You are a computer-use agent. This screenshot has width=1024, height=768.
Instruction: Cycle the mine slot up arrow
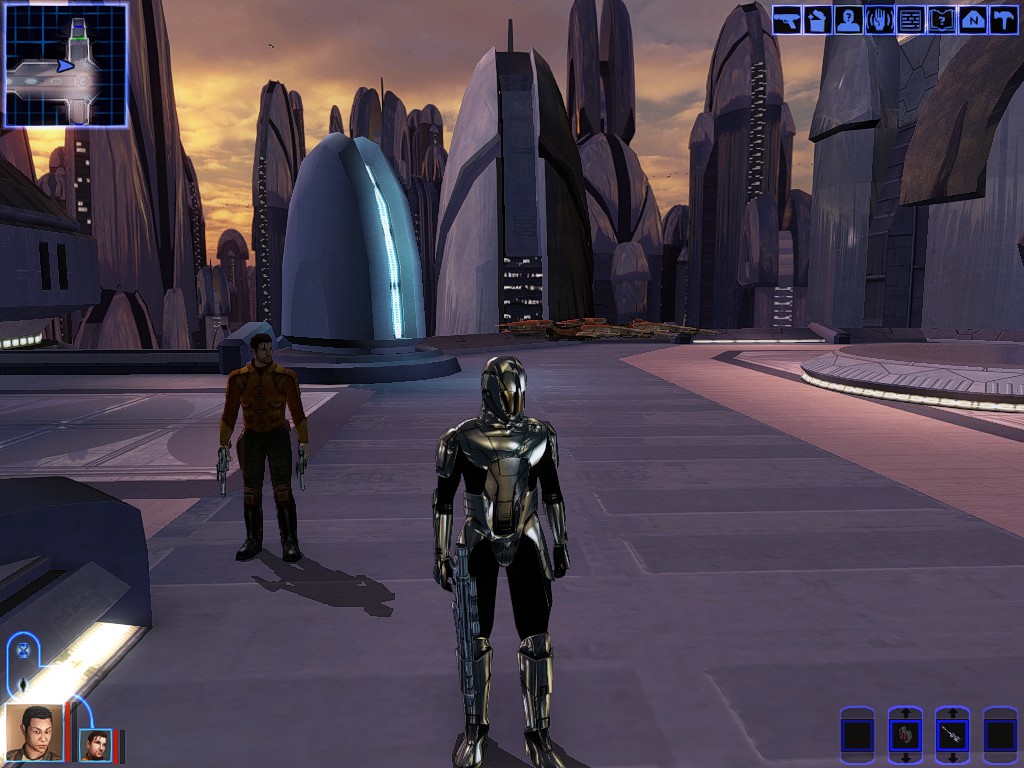(952, 712)
